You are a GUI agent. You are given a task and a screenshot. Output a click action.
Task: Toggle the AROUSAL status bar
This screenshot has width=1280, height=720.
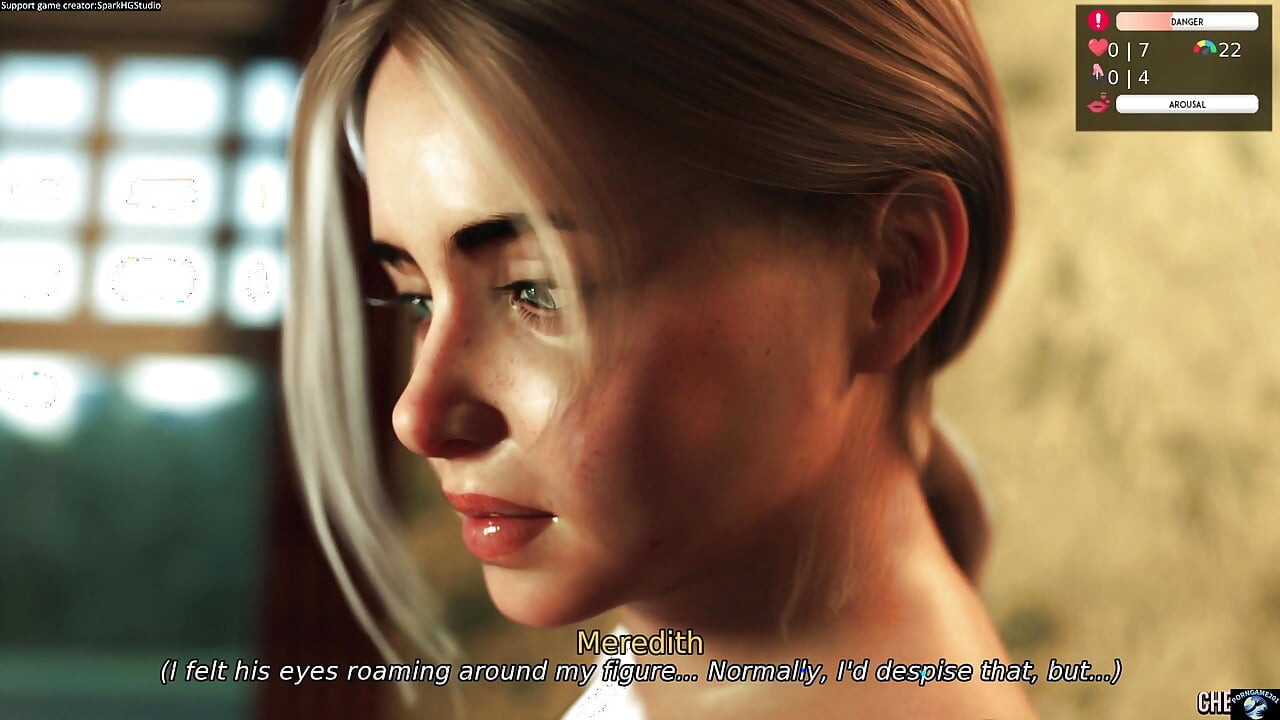tap(1187, 103)
